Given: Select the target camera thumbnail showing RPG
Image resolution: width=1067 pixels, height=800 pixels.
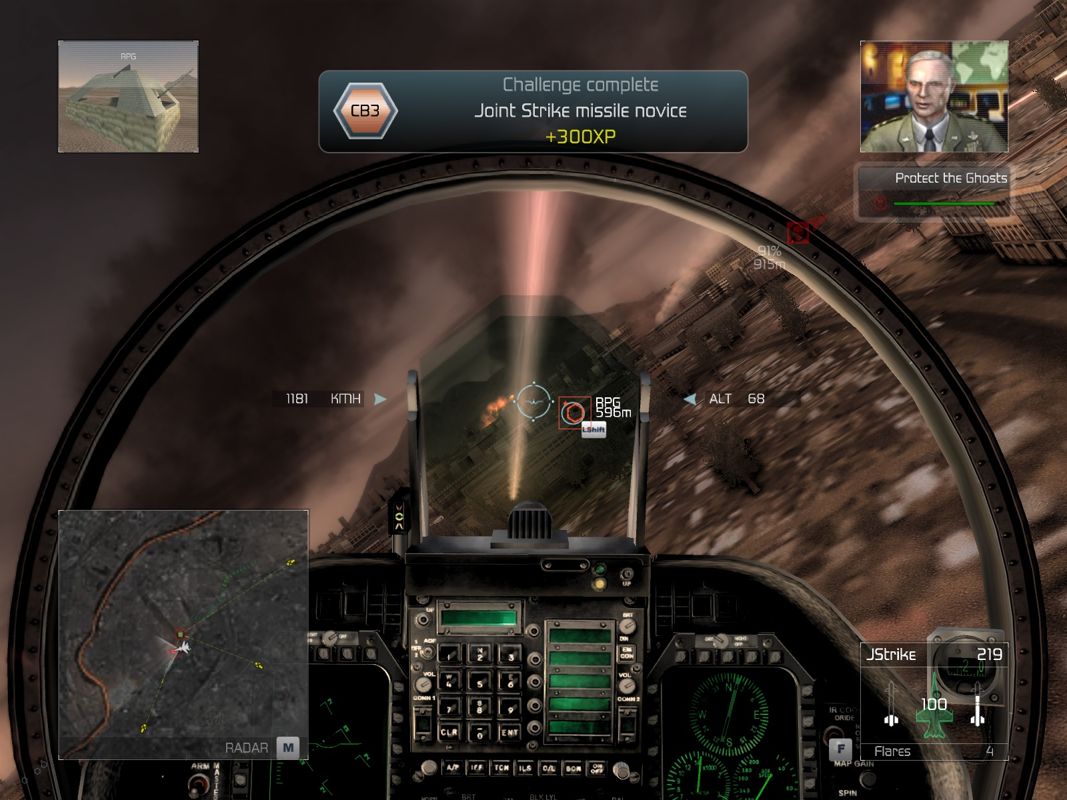Looking at the screenshot, I should click(x=128, y=97).
